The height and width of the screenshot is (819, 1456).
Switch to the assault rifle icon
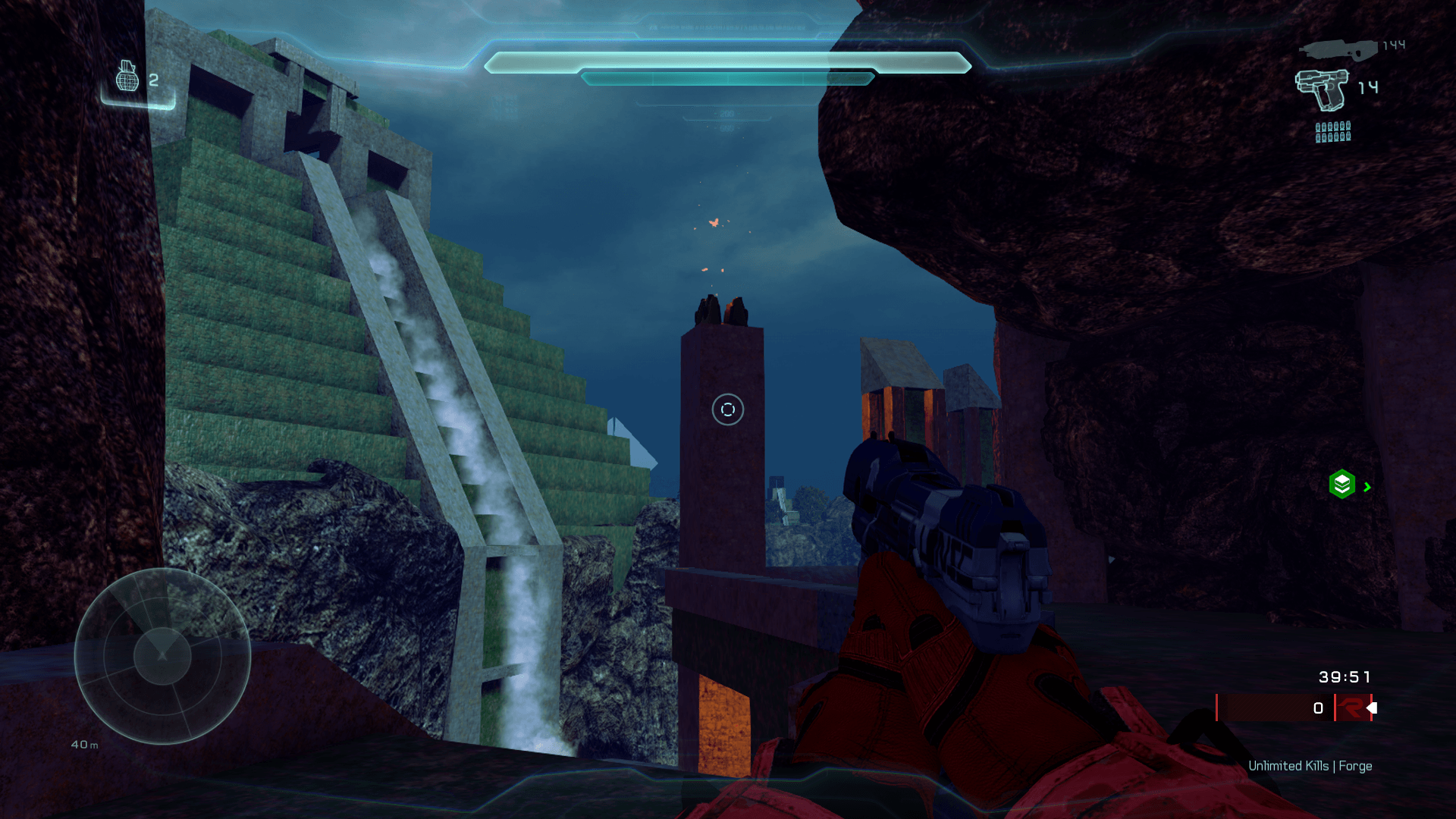(1338, 50)
